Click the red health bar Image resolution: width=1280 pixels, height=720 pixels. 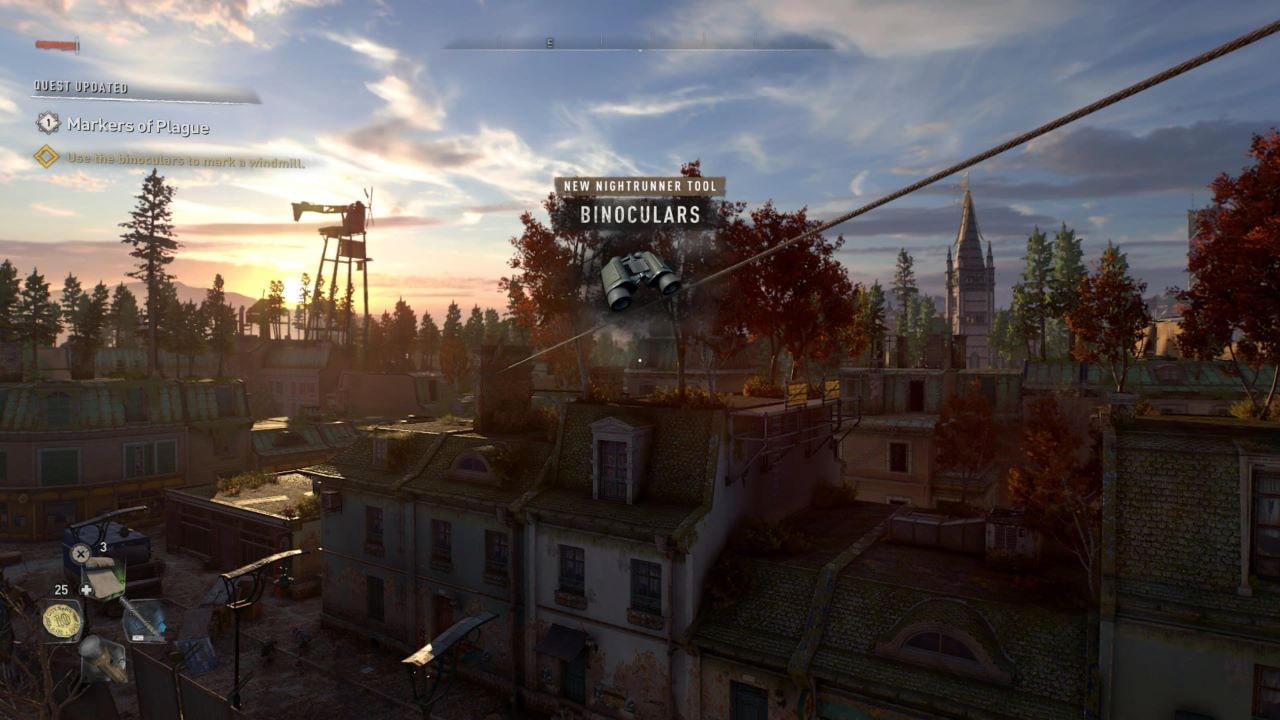tap(55, 43)
